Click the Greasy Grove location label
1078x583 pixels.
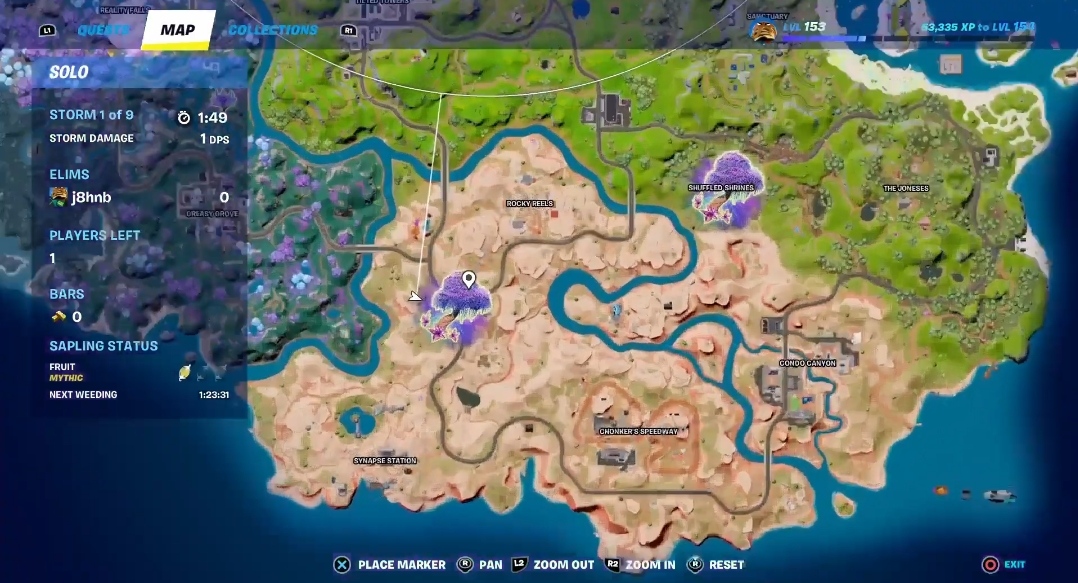(x=211, y=213)
